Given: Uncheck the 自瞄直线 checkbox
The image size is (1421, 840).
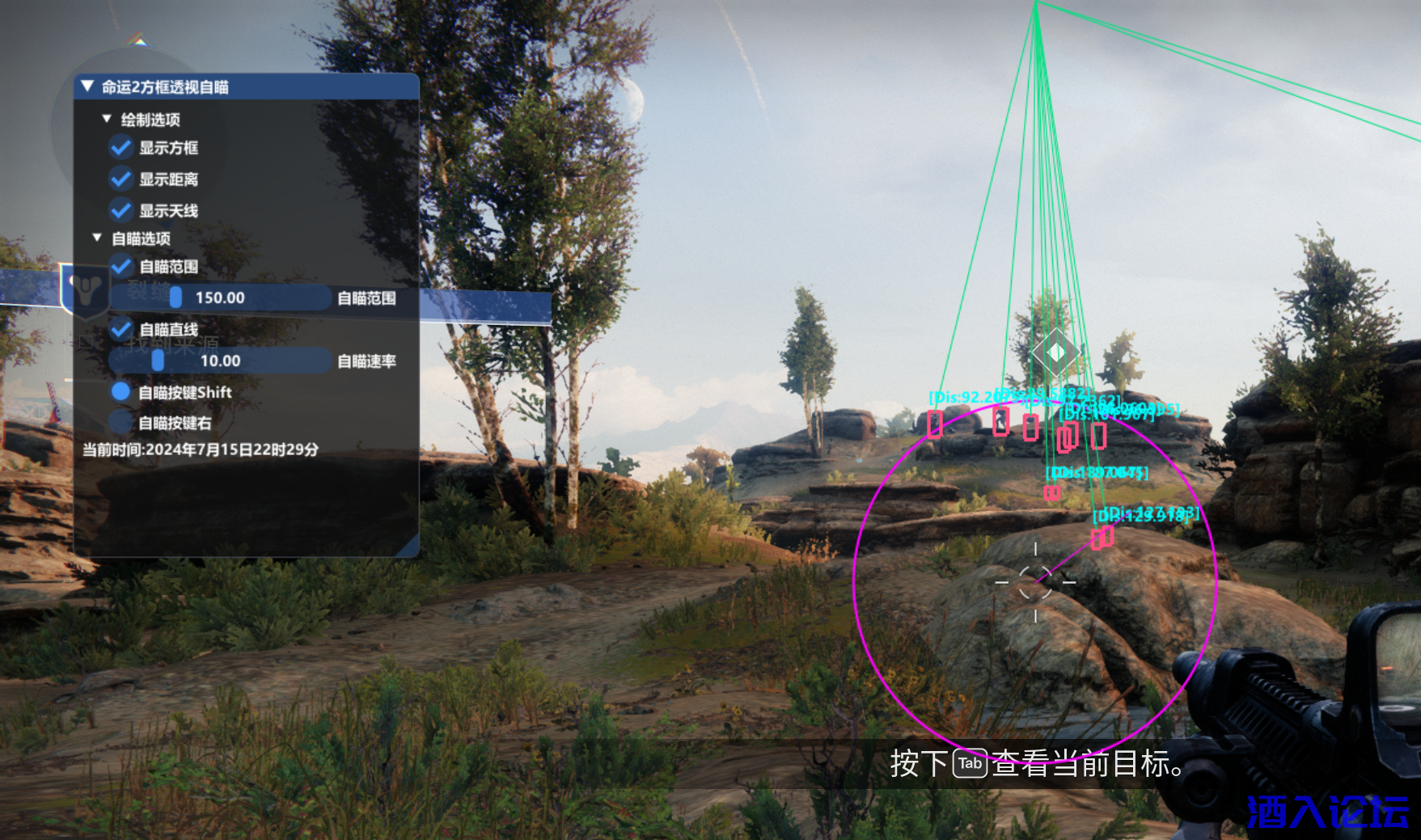Looking at the screenshot, I should click(x=121, y=329).
